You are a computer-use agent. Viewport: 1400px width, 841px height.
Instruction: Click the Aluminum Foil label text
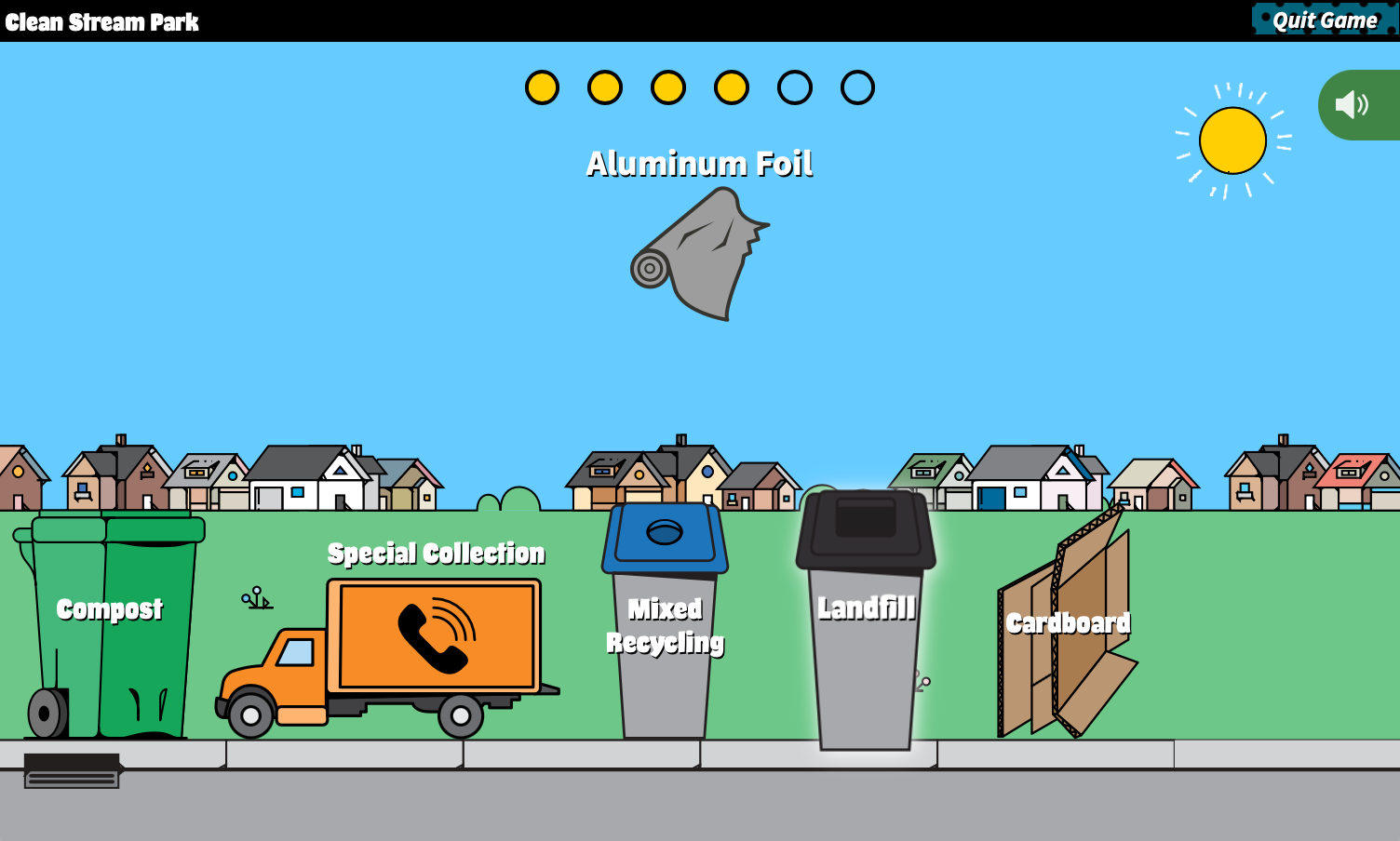[x=699, y=164]
